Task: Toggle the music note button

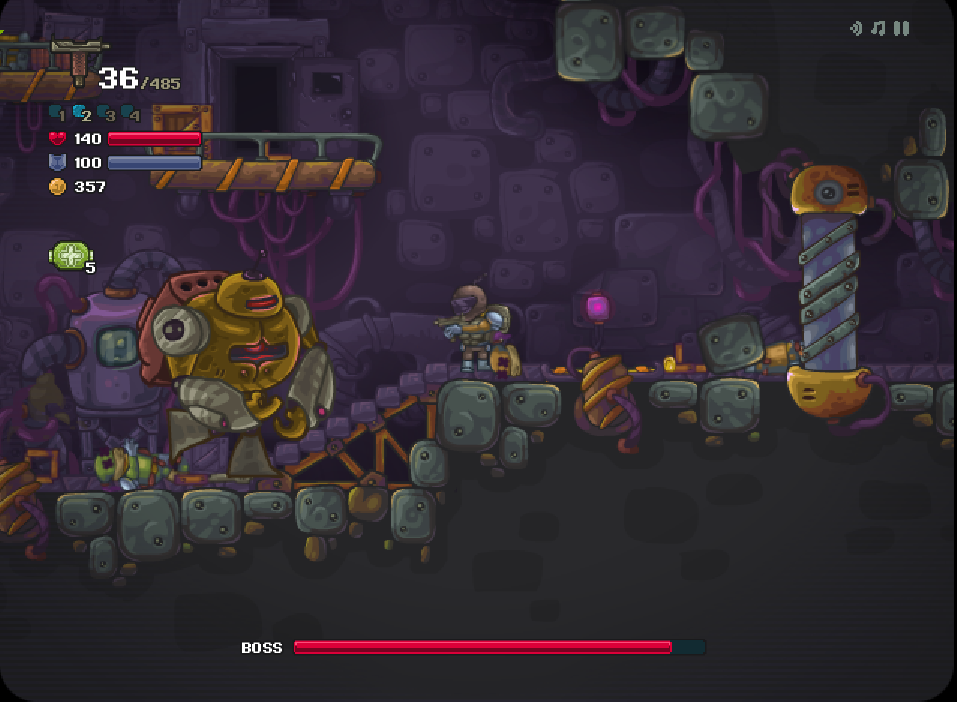Action: tap(878, 29)
